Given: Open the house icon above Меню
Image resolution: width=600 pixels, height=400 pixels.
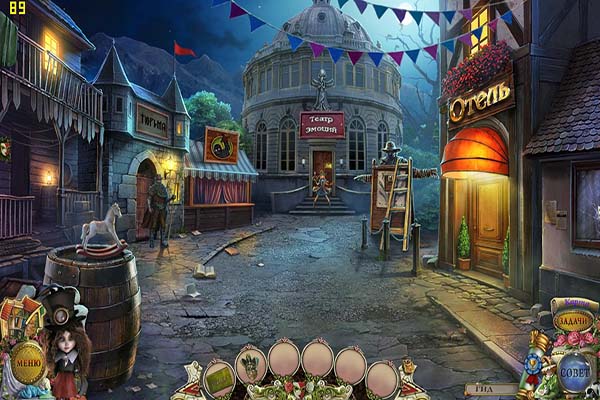Looking at the screenshot, I should click(22, 316).
